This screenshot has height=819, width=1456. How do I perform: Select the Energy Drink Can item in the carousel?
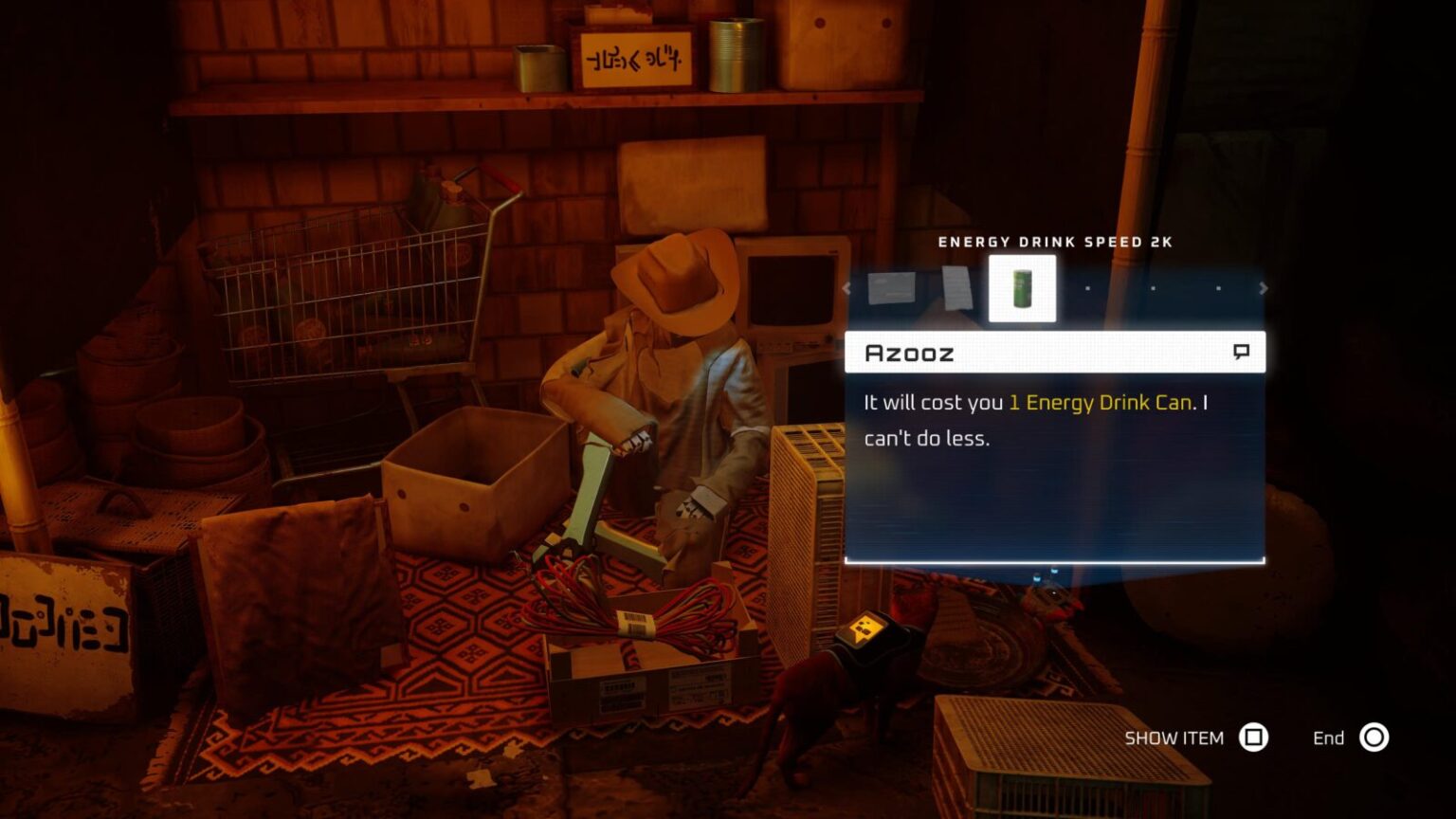(1022, 287)
